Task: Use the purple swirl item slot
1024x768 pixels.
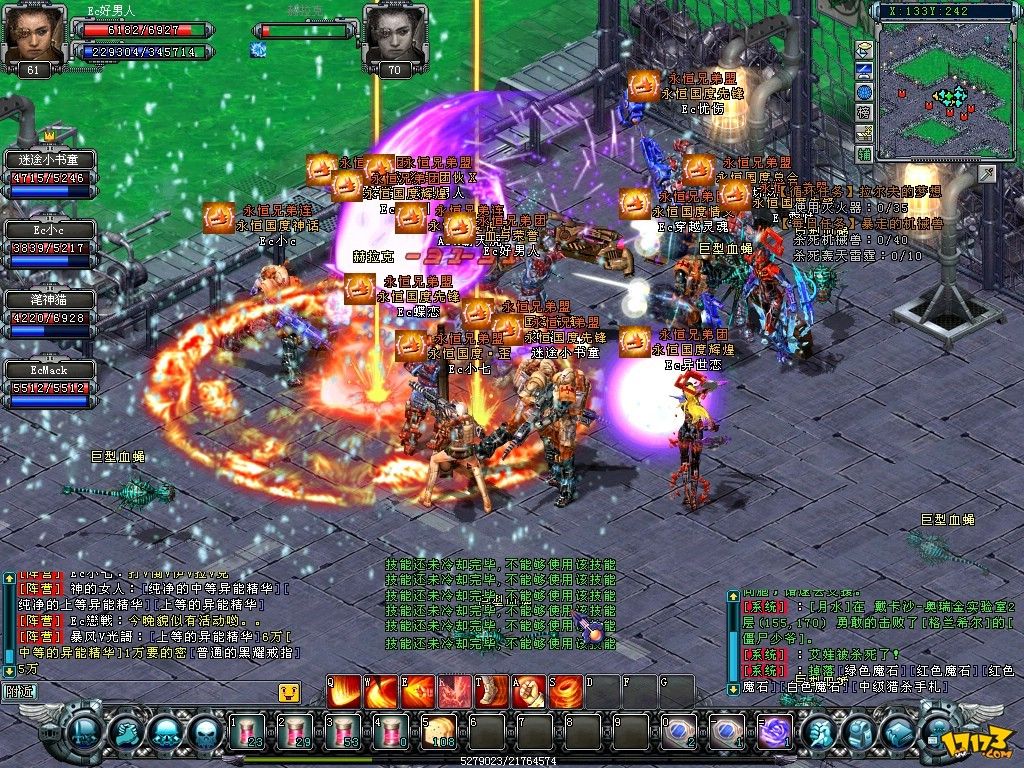Action: 774,733
